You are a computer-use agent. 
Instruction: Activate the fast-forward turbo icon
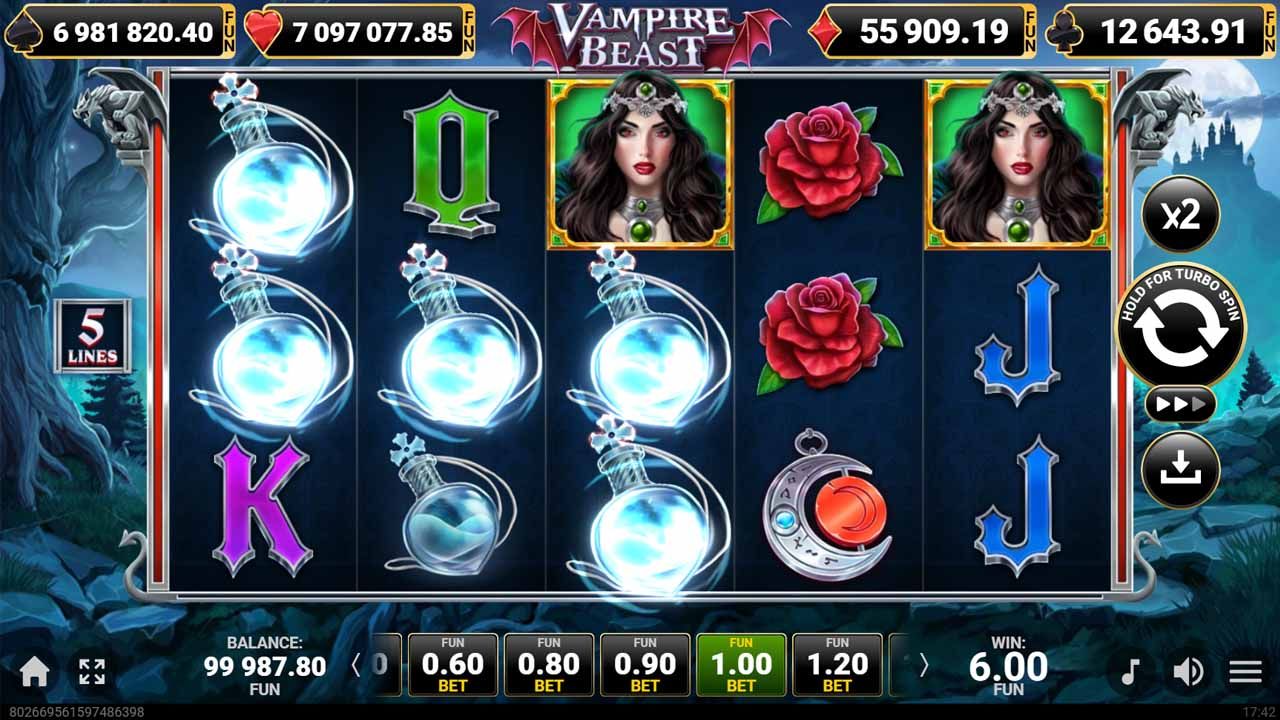pyautogui.click(x=1180, y=405)
